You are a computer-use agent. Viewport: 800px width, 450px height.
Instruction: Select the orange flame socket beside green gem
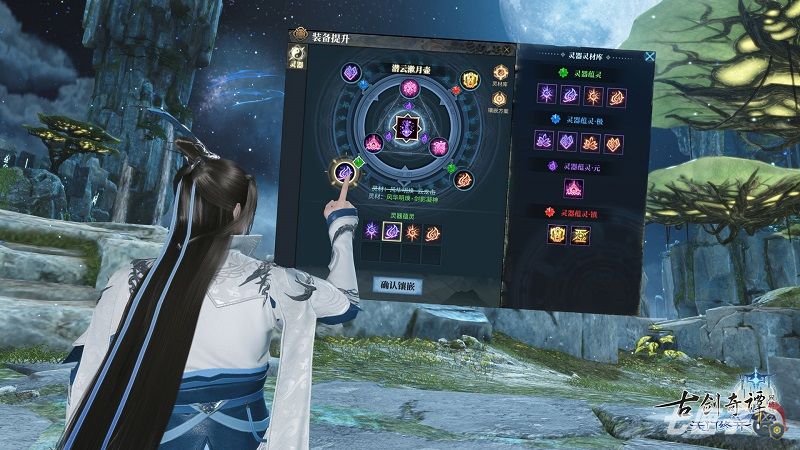(464, 180)
